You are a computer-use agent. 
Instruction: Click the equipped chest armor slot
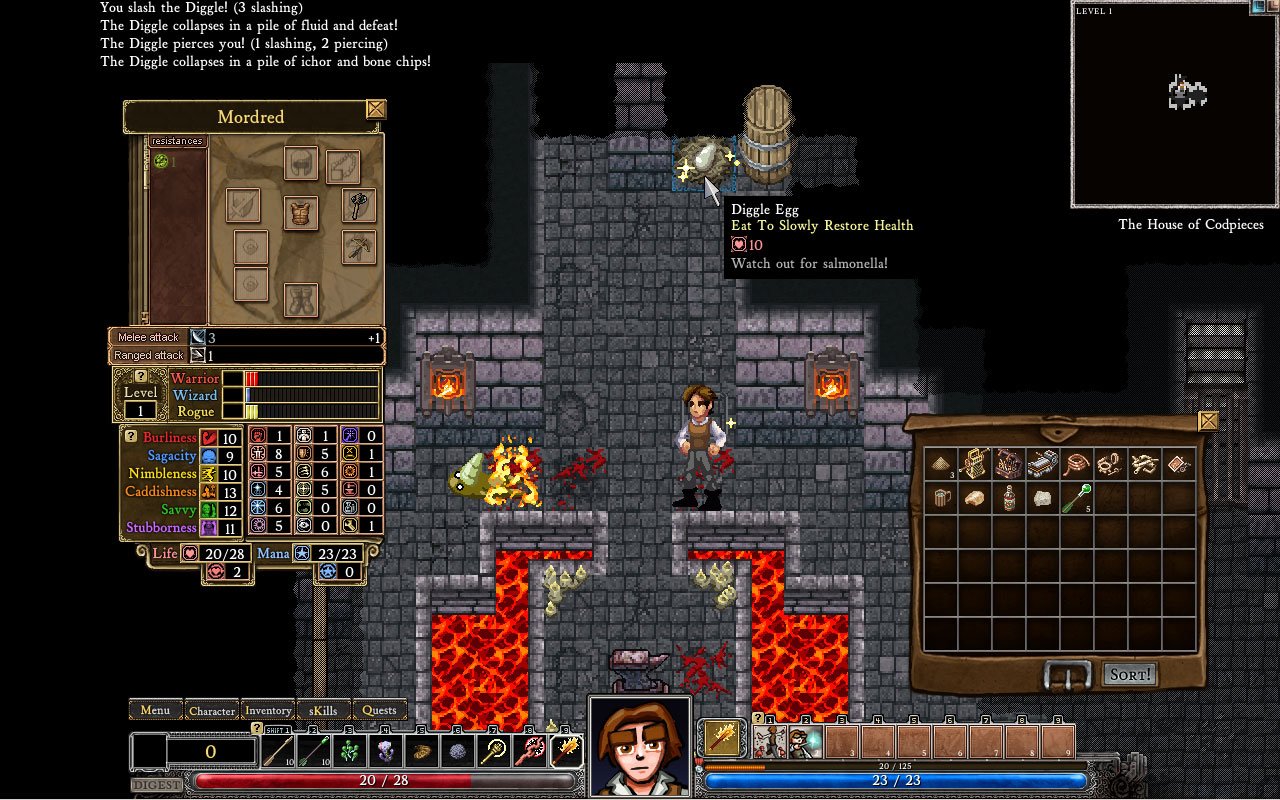pyautogui.click(x=301, y=213)
